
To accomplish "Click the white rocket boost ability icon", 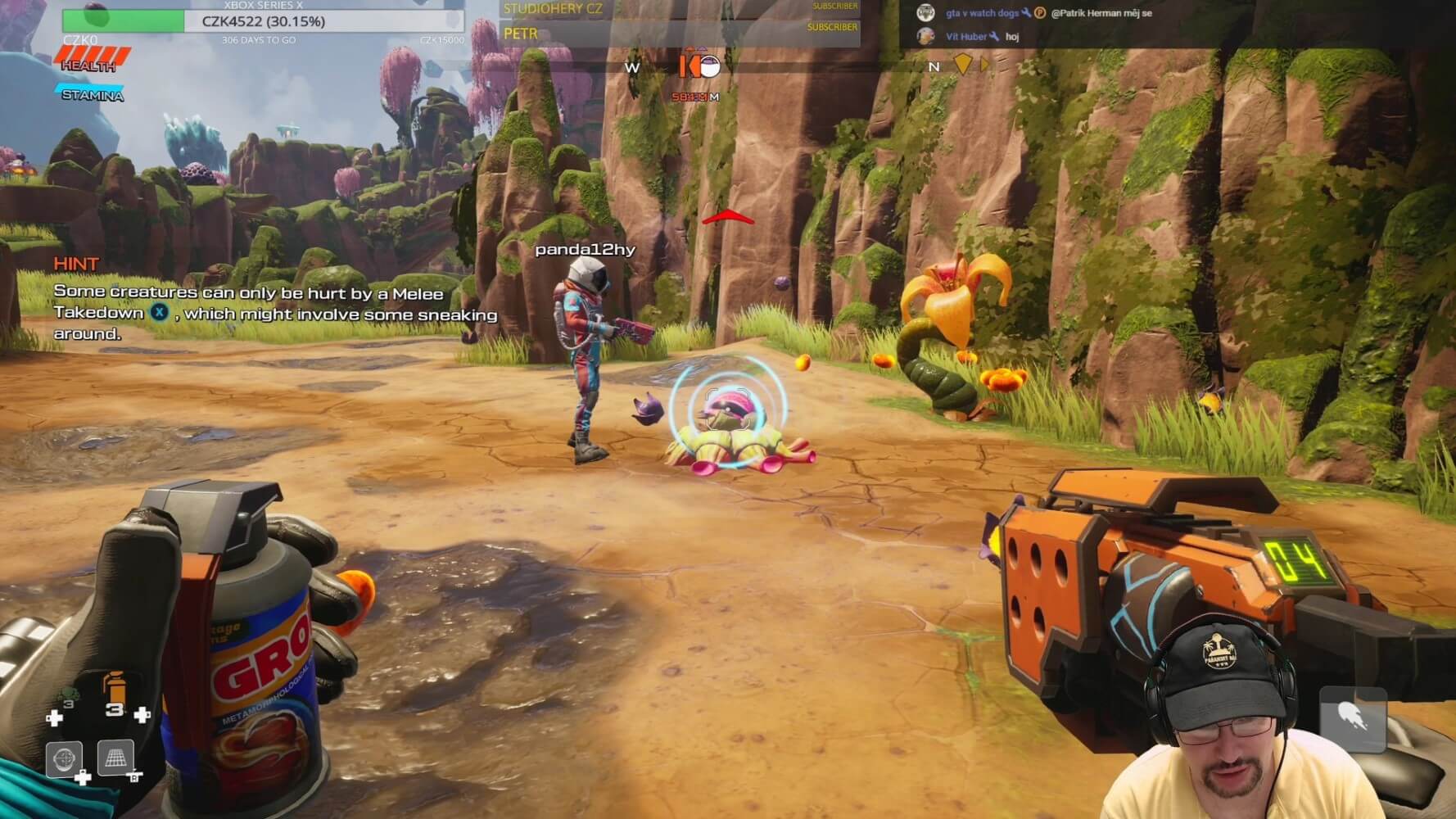I will click(x=1352, y=719).
